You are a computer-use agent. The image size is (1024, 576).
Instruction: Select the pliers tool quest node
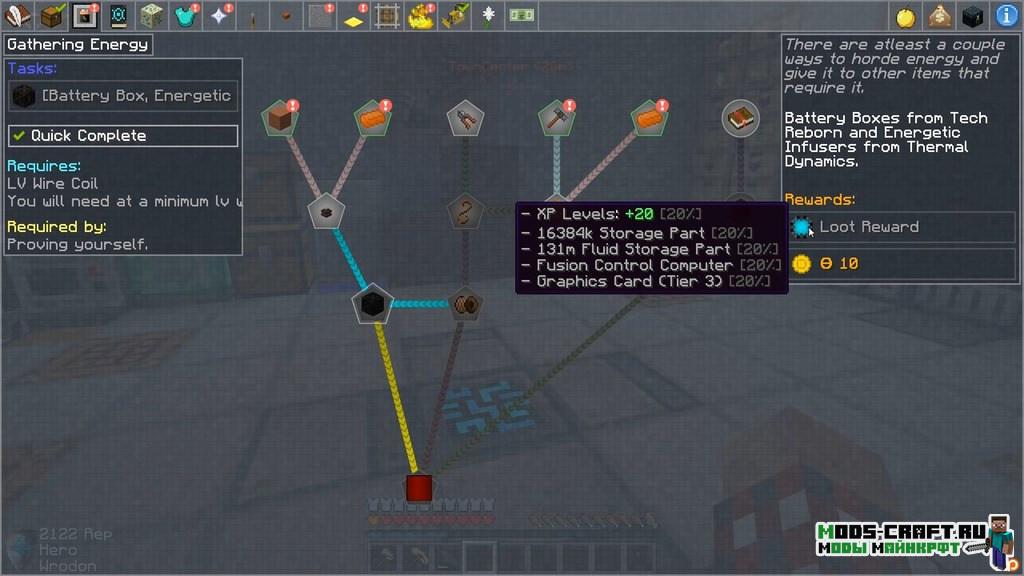(x=464, y=119)
